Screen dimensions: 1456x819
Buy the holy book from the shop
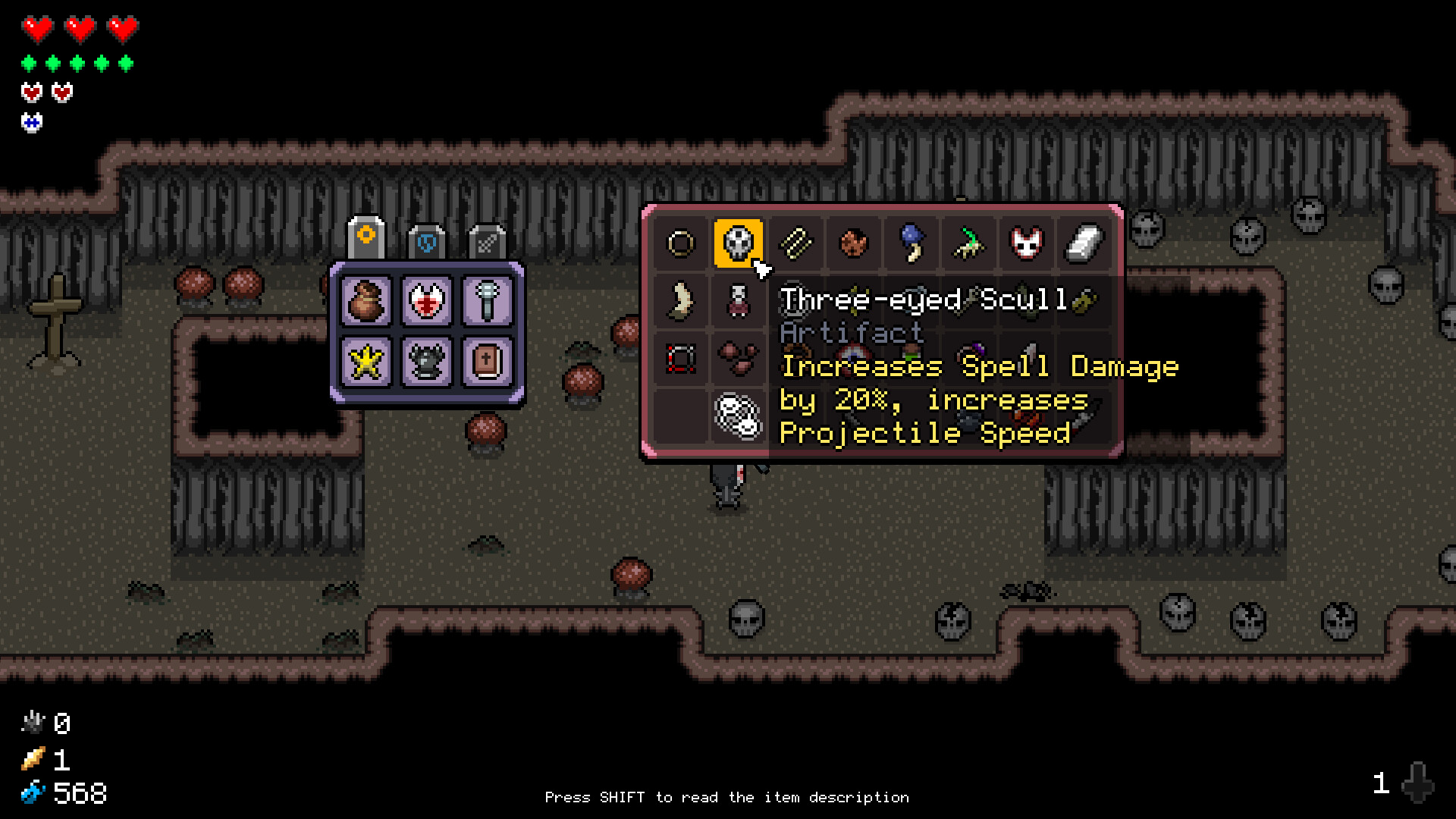pos(488,362)
